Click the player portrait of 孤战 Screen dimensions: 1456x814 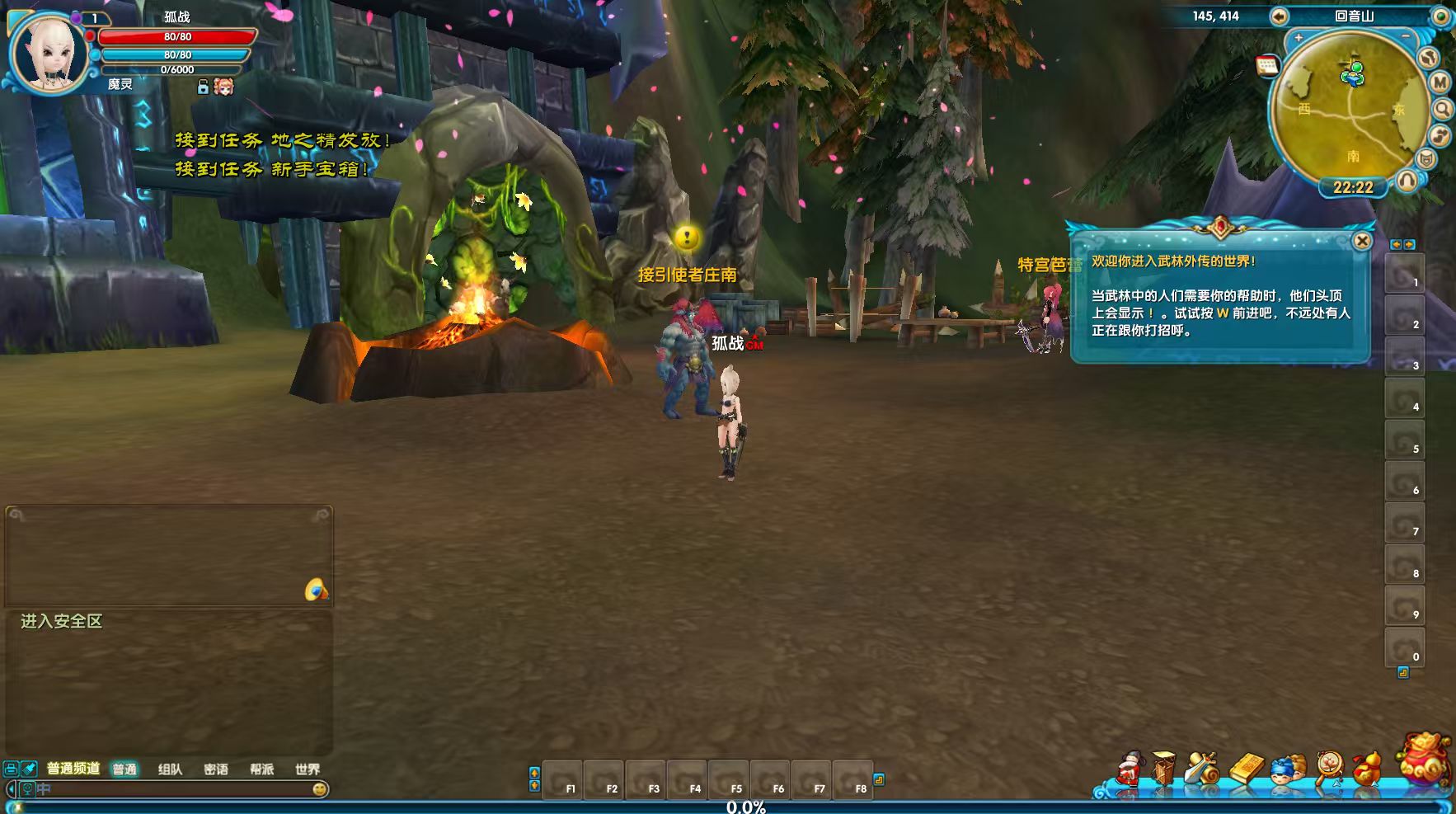(x=48, y=51)
